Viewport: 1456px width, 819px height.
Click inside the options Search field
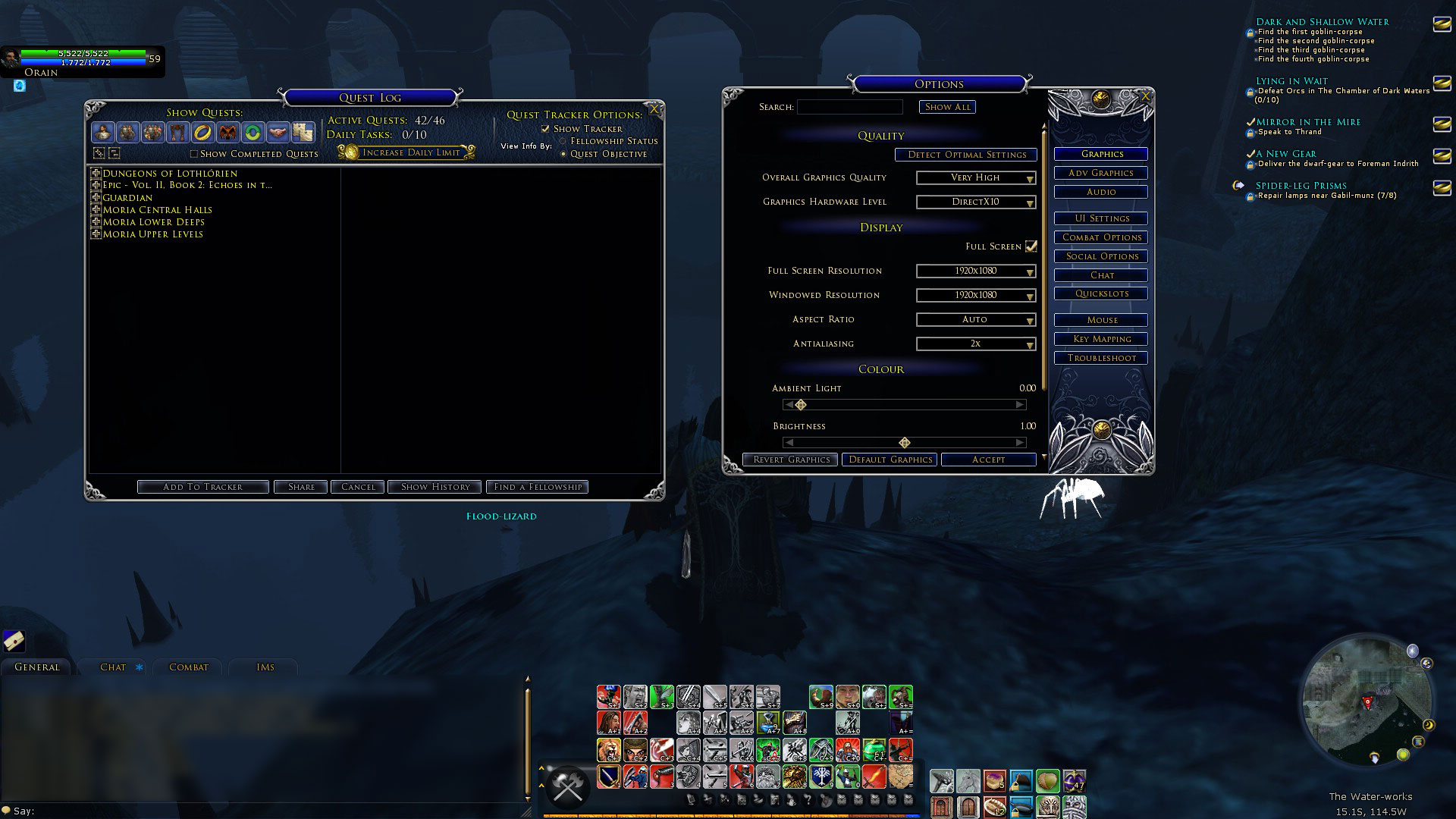[849, 107]
